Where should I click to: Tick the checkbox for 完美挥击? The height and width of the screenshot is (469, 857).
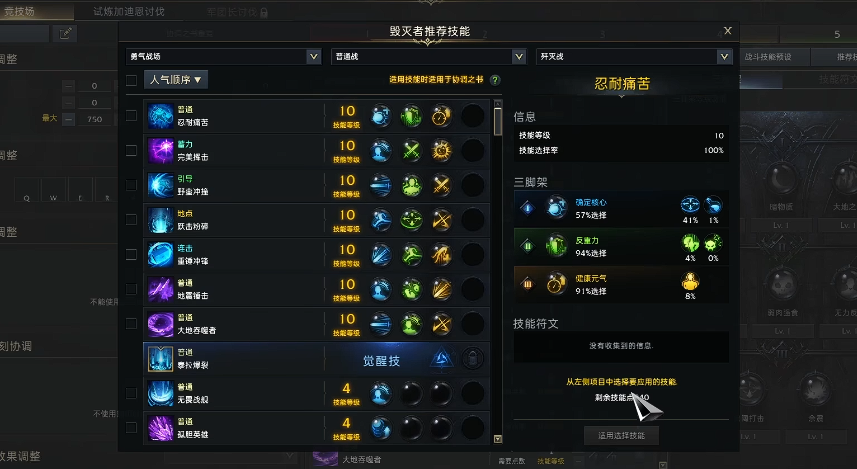pos(131,150)
